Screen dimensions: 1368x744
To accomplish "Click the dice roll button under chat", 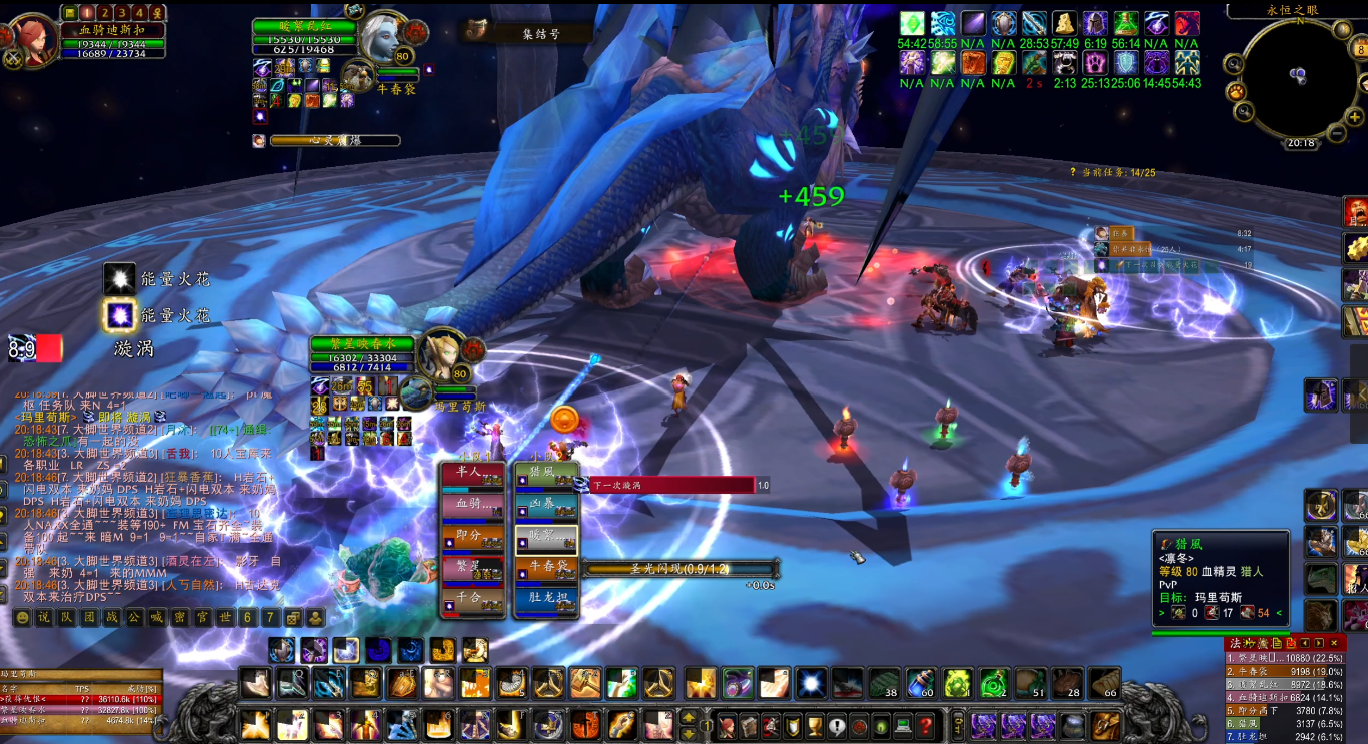I will tap(293, 618).
